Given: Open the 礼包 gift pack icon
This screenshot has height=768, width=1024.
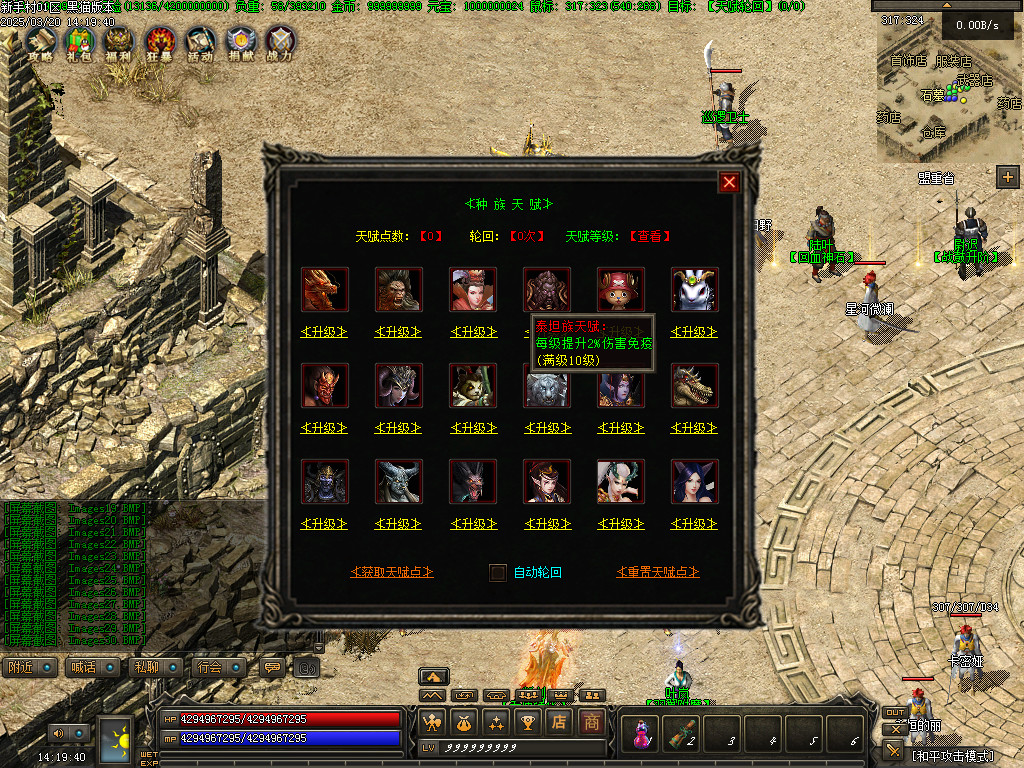Looking at the screenshot, I should click(79, 43).
